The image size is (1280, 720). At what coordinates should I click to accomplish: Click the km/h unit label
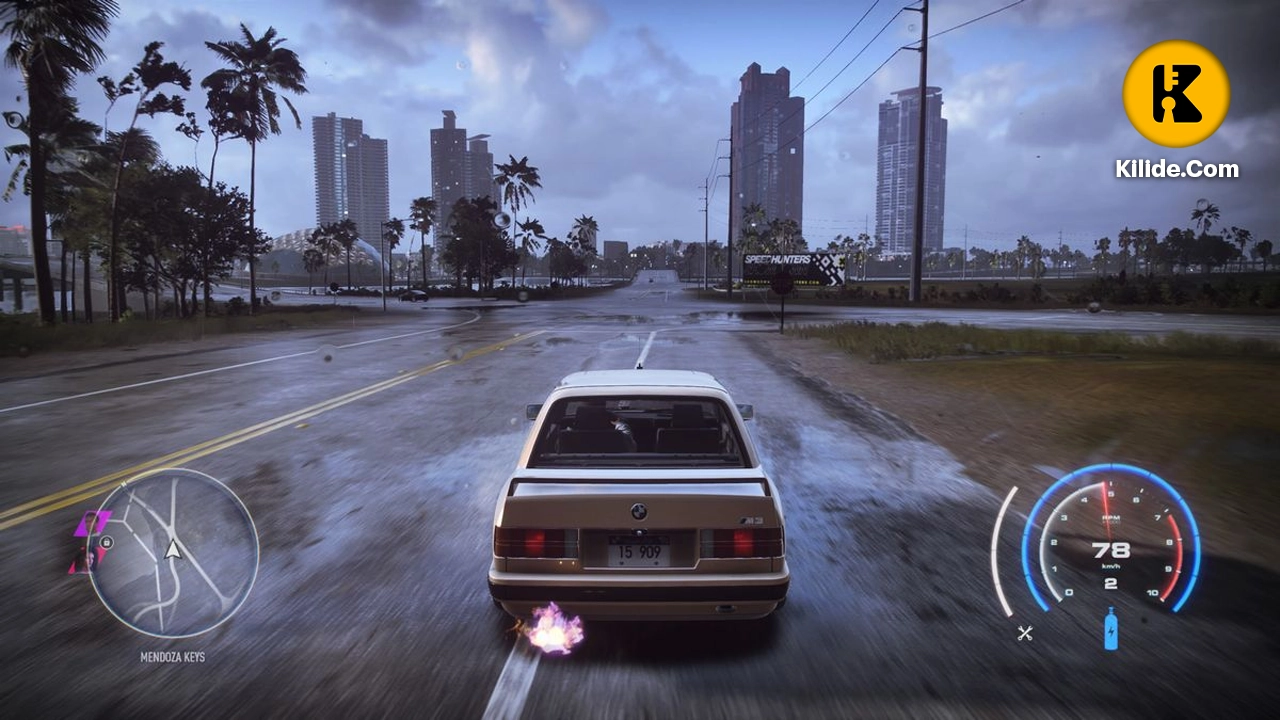[x=1111, y=566]
